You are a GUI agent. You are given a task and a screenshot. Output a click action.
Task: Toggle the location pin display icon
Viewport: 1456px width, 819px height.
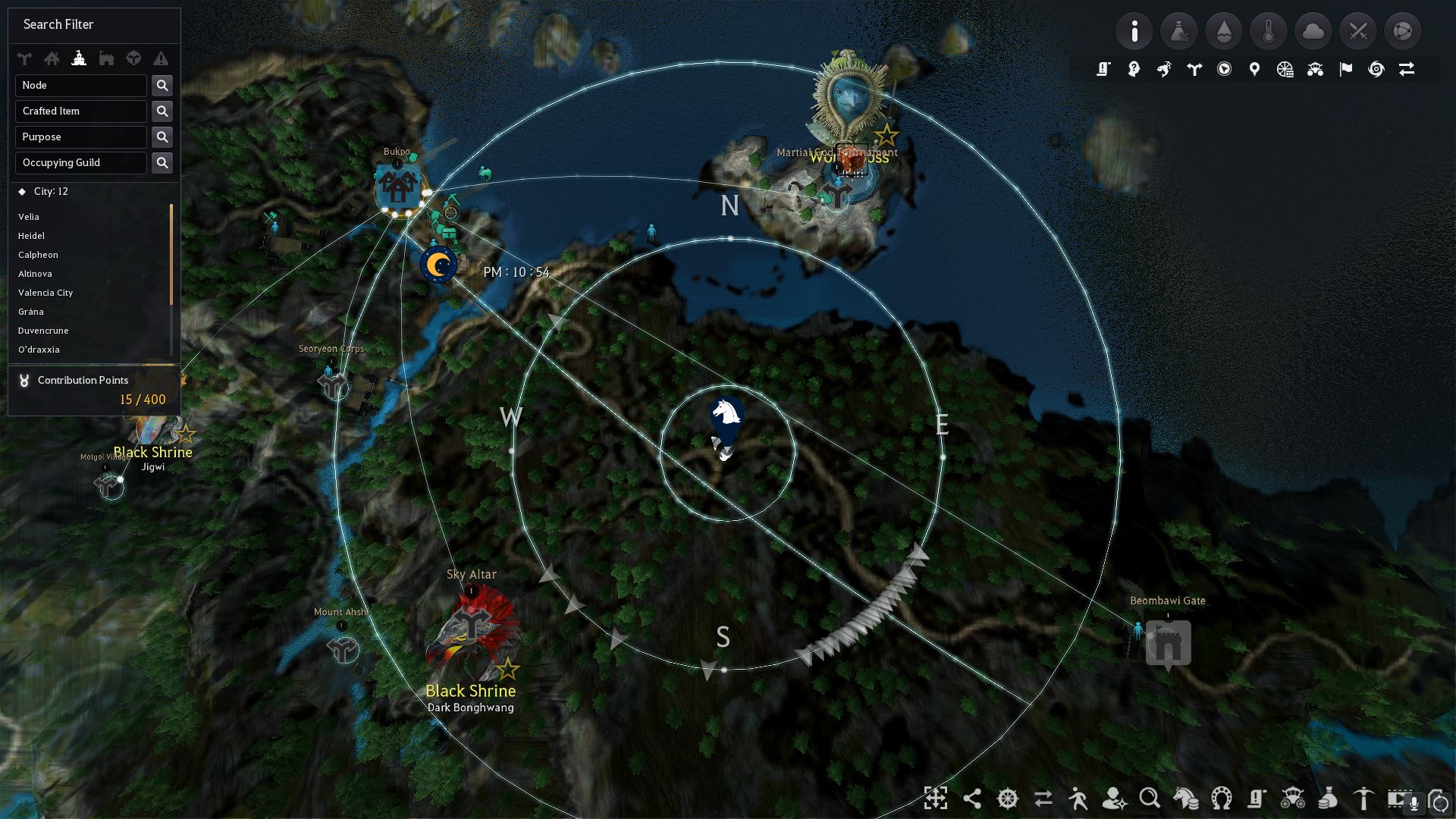(1254, 69)
